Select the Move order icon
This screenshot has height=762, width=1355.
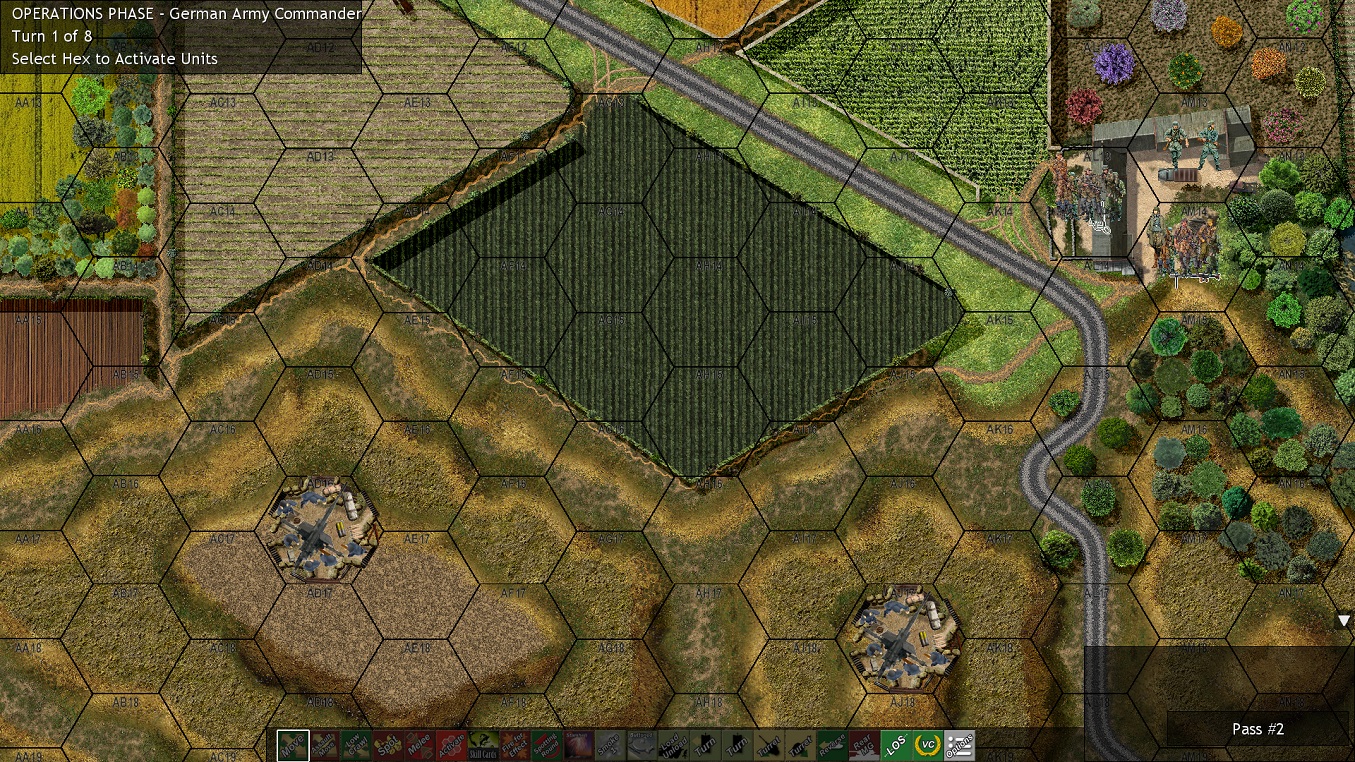293,745
